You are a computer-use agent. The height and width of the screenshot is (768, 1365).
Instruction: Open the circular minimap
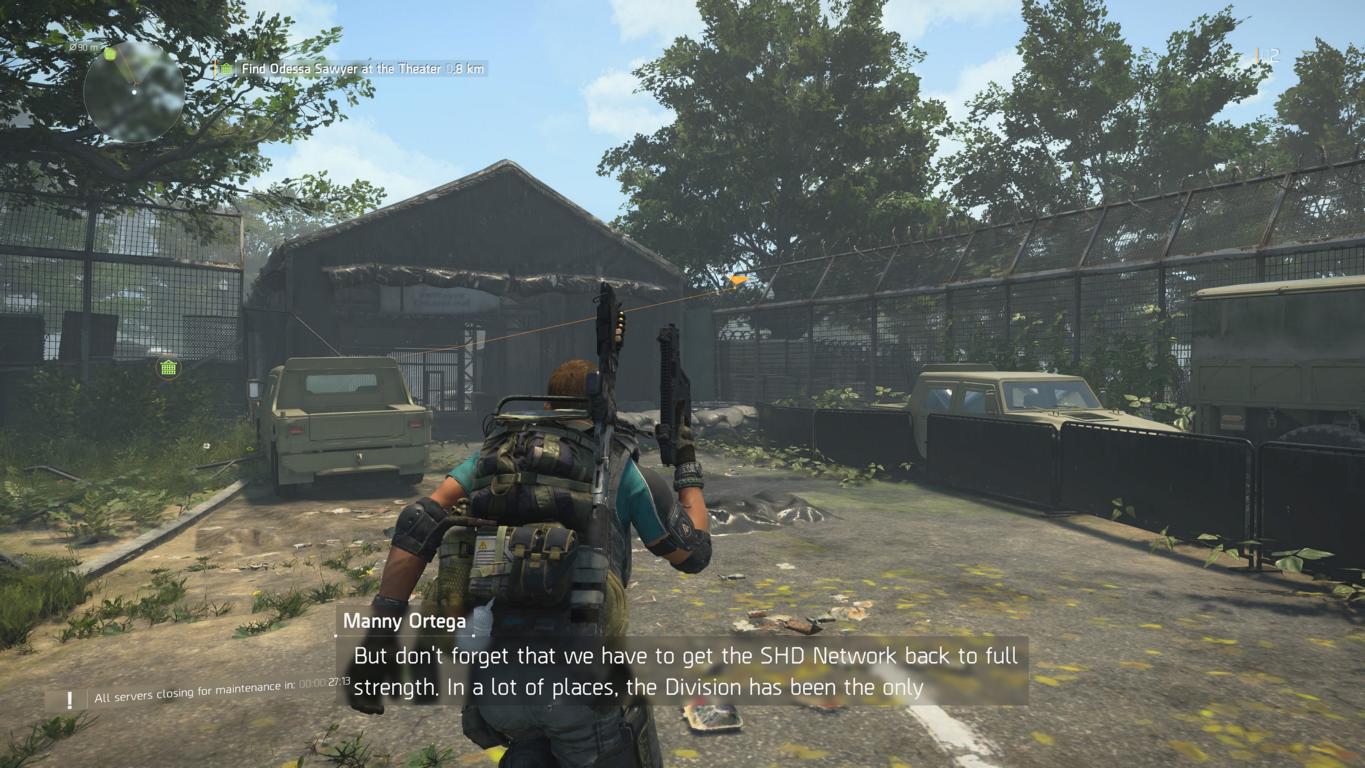tap(133, 91)
